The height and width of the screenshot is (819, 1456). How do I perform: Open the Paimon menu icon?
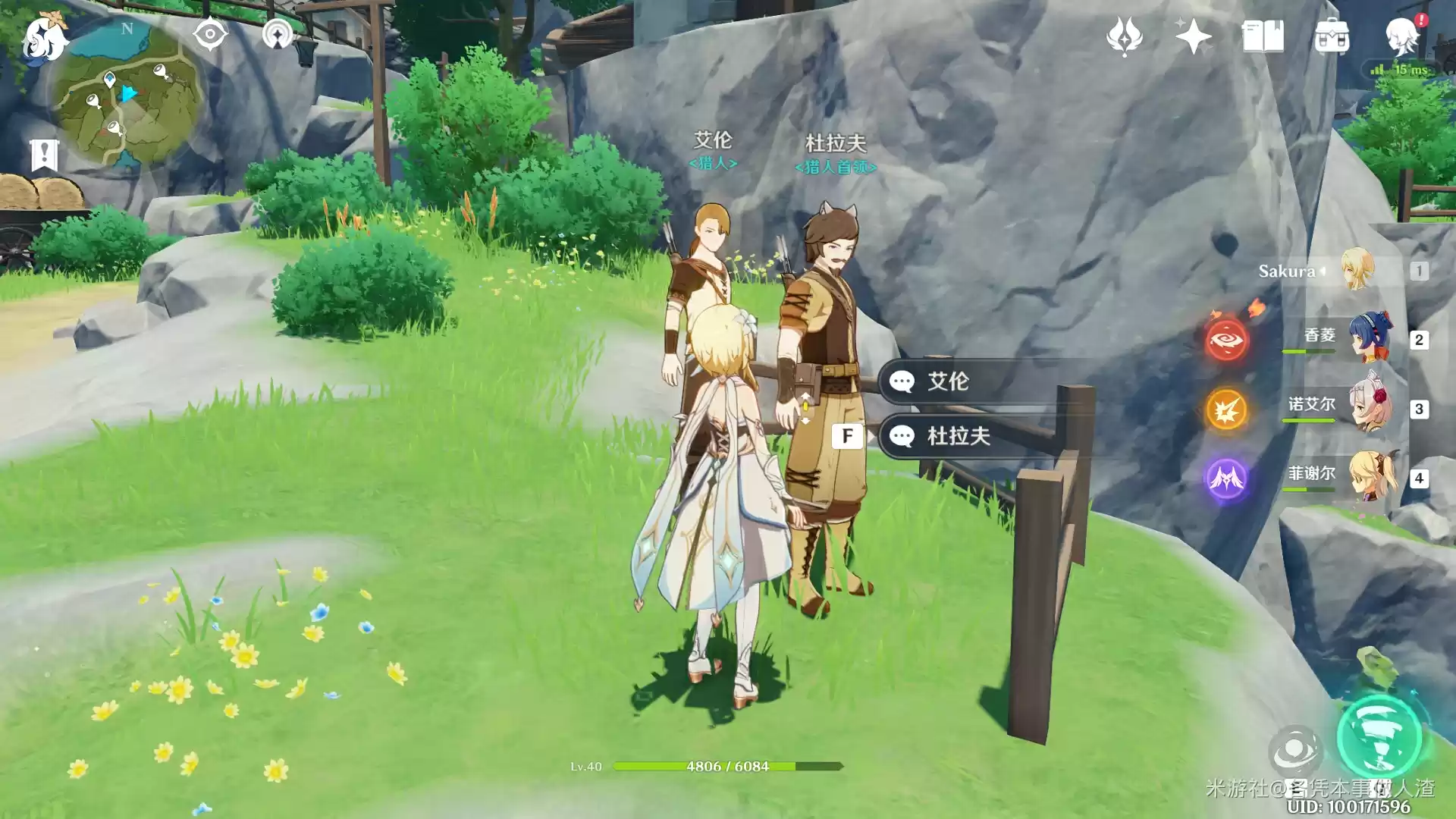[x=44, y=38]
